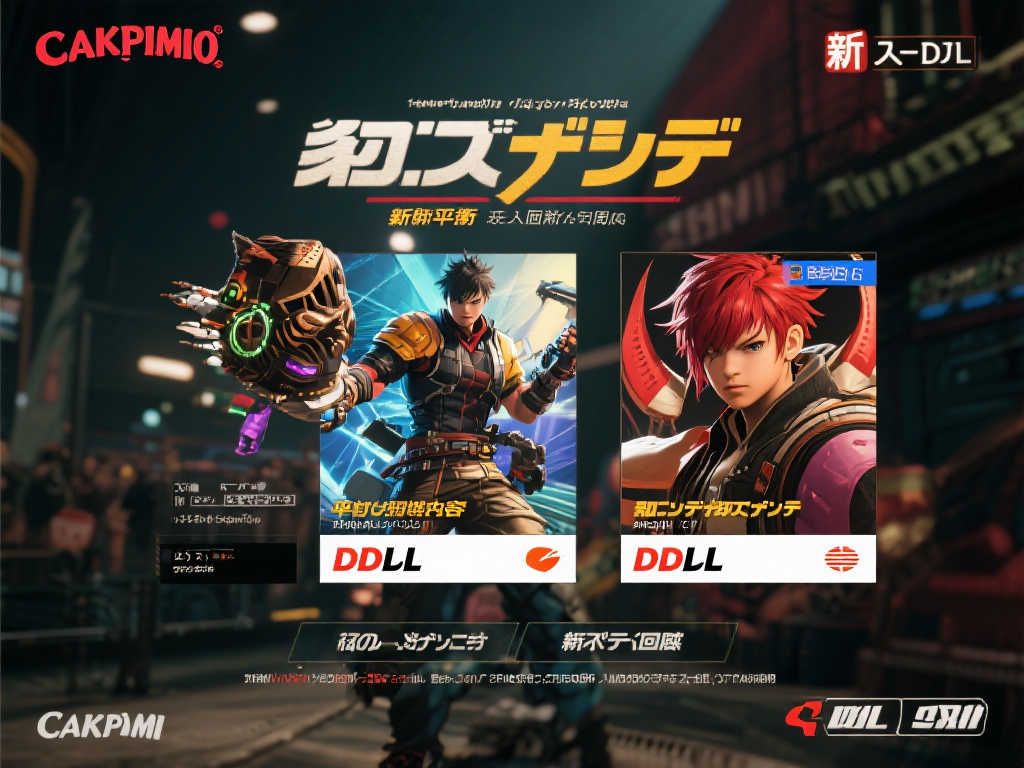This screenshot has height=768, width=1024.
Task: Click the blue tag on the red-haired card
Action: (x=826, y=273)
